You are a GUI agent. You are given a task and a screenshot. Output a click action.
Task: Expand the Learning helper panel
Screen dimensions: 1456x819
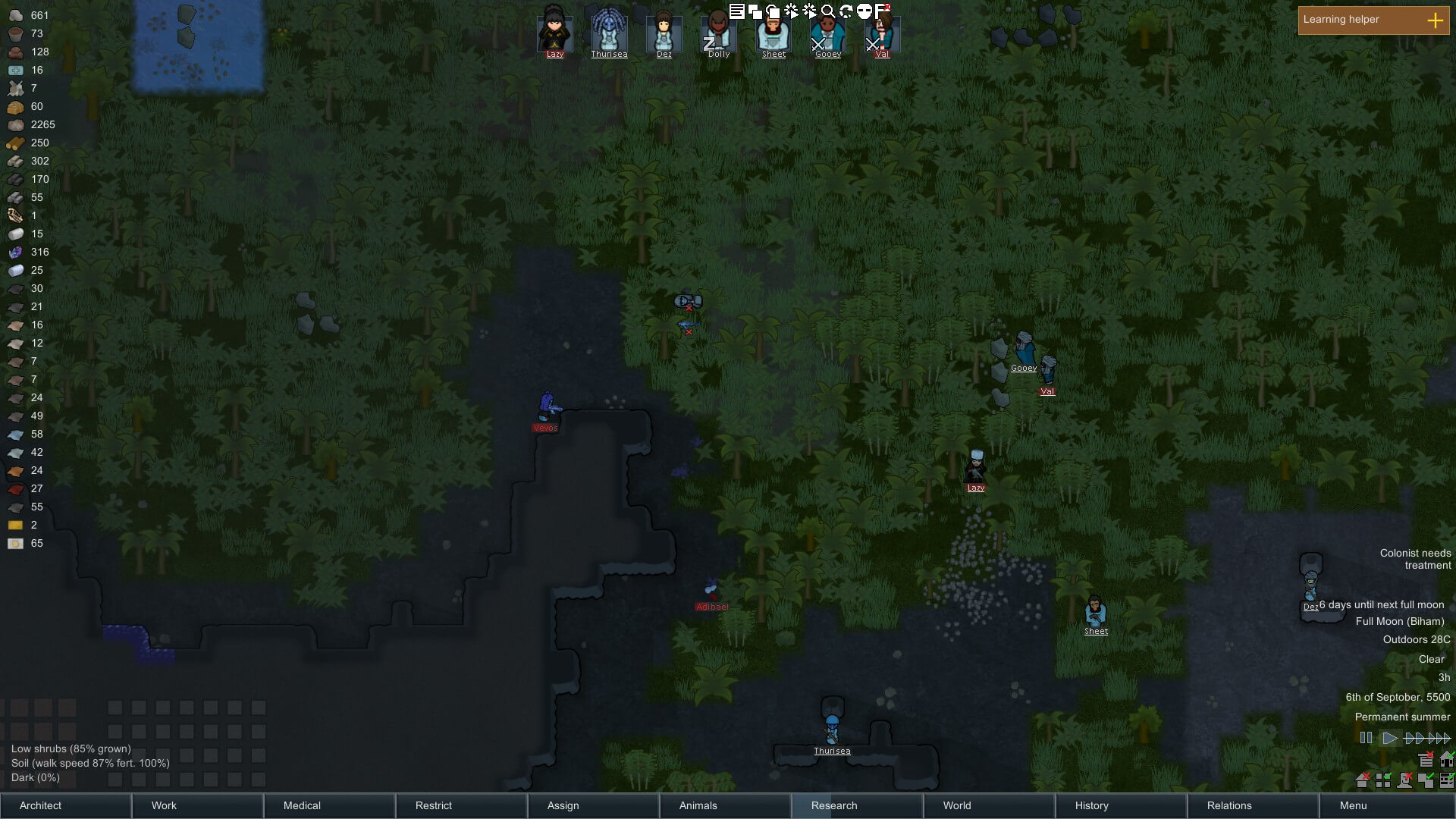coord(1435,20)
